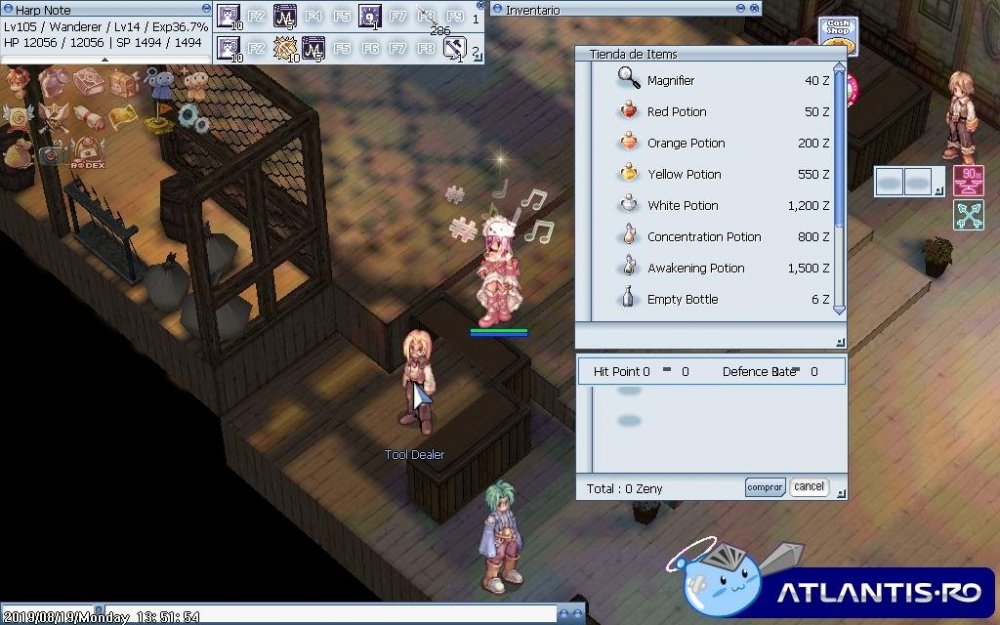This screenshot has width=1000, height=625.
Task: Activate the crossed arrows skill icon
Action: pyautogui.click(x=968, y=215)
